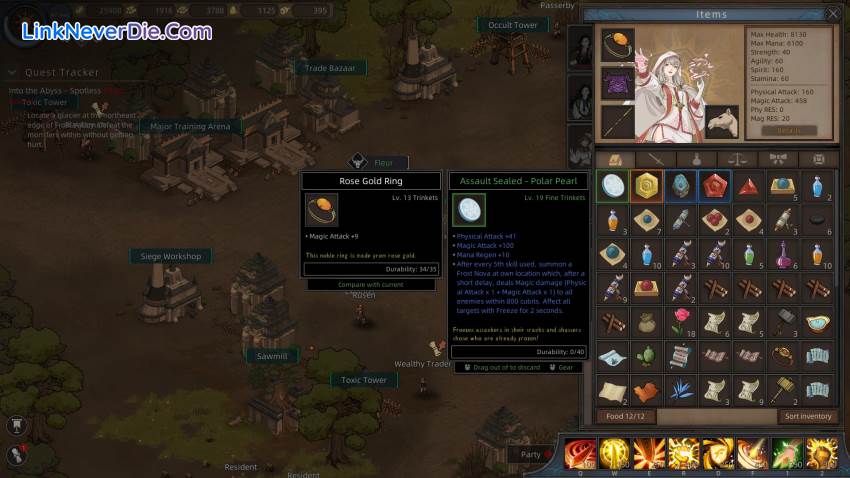This screenshot has width=850, height=478.
Task: Sort the inventory
Action: click(x=808, y=416)
